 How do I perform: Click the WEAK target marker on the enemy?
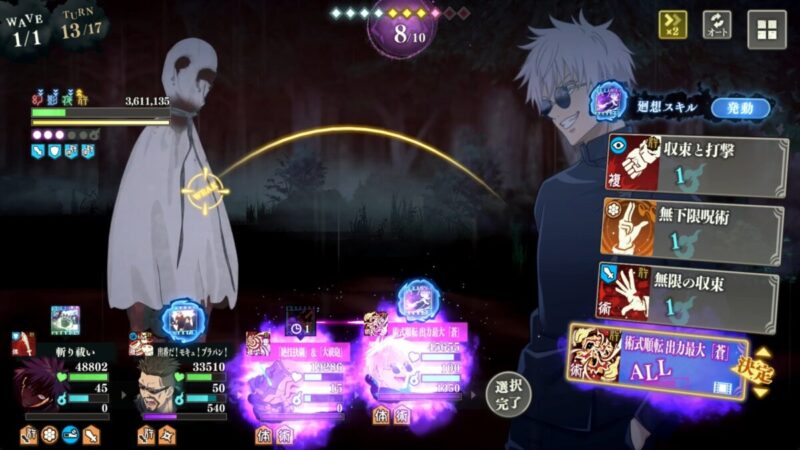(206, 190)
